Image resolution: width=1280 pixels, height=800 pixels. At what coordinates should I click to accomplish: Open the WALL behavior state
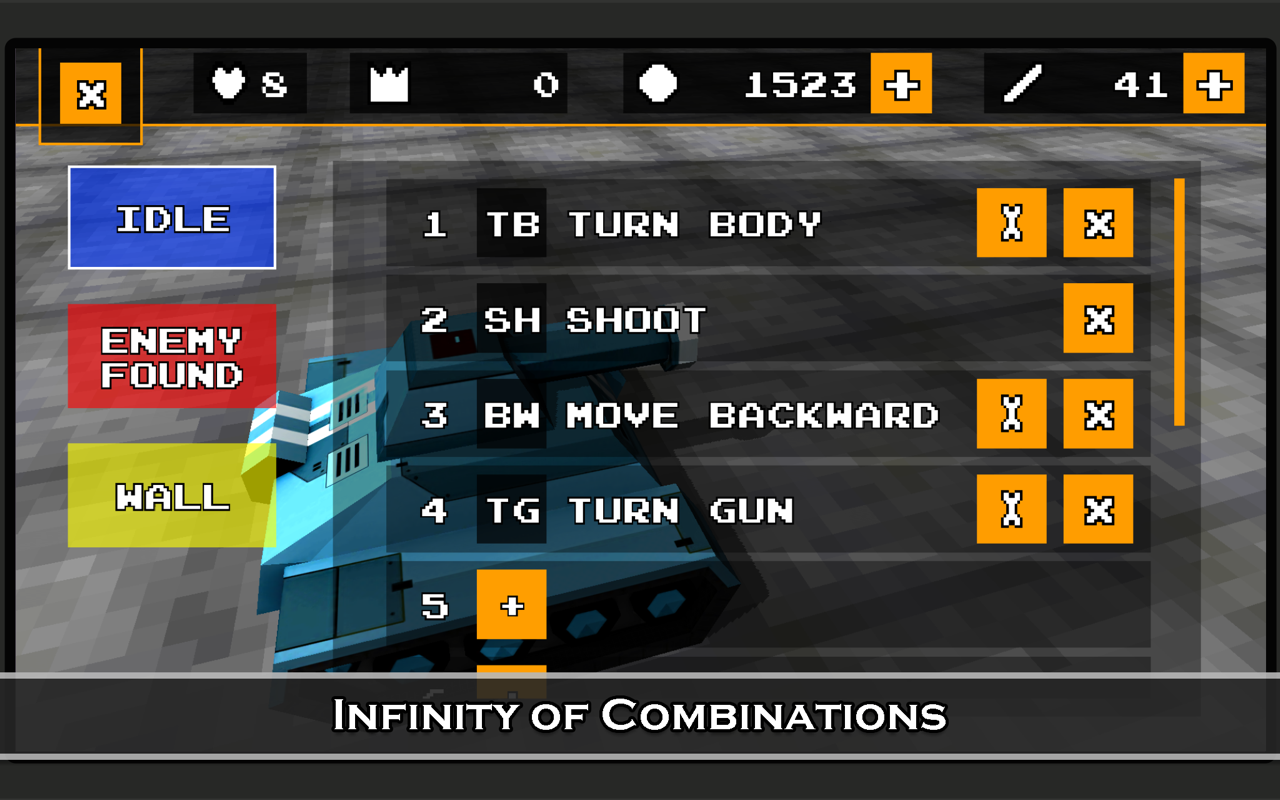pyautogui.click(x=170, y=494)
